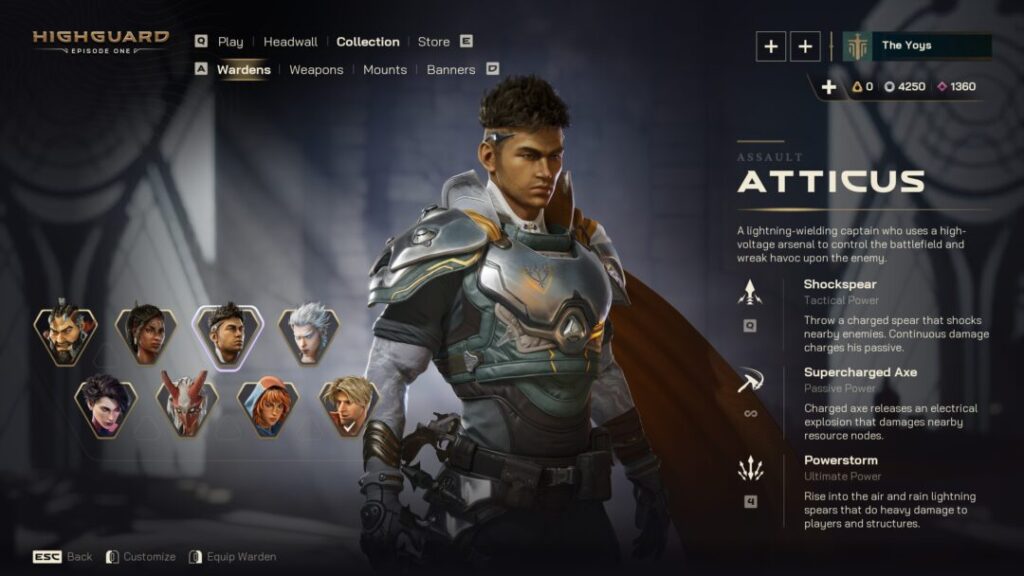Pick the silver-haired warden portrait
The width and height of the screenshot is (1024, 576).
pyautogui.click(x=308, y=335)
